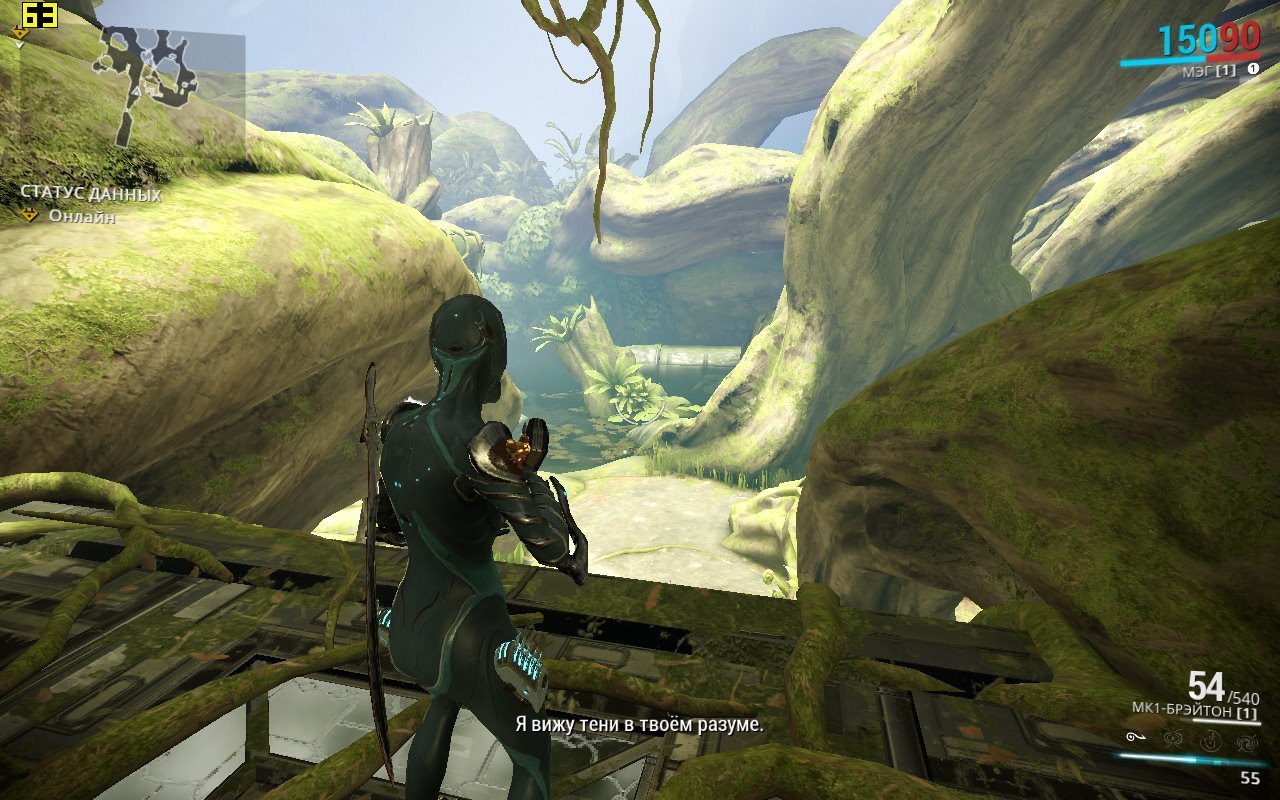Use the Polarize ability icon

(x=1211, y=740)
